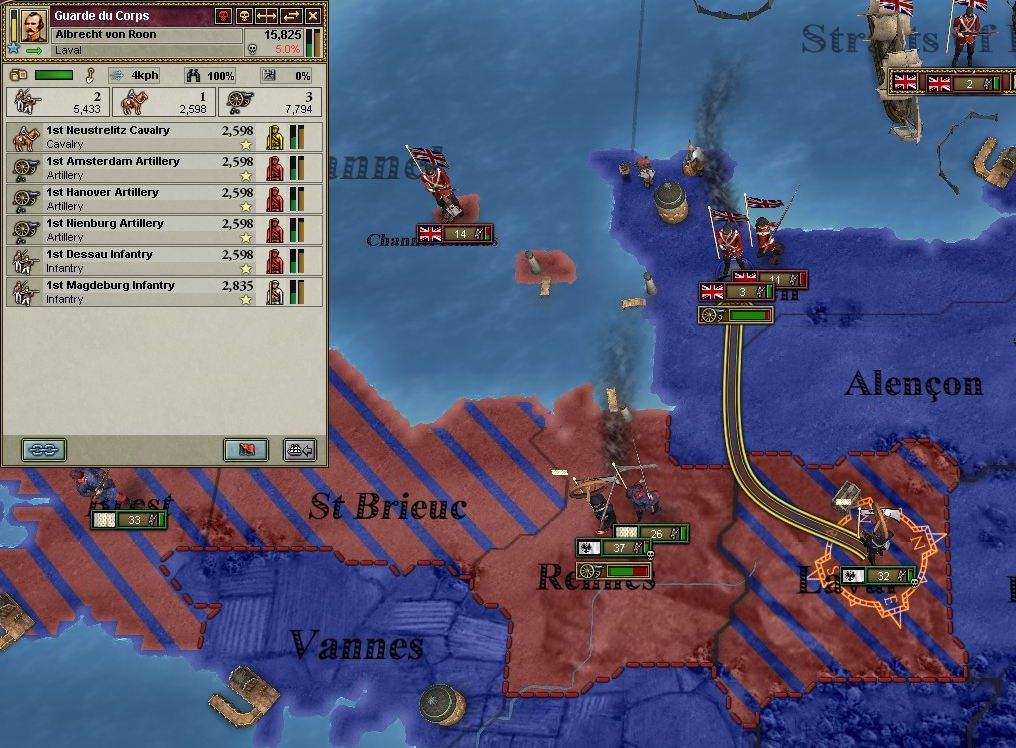This screenshot has height=748, width=1016.
Task: Click the yellow skull button in army header
Action: [x=243, y=16]
